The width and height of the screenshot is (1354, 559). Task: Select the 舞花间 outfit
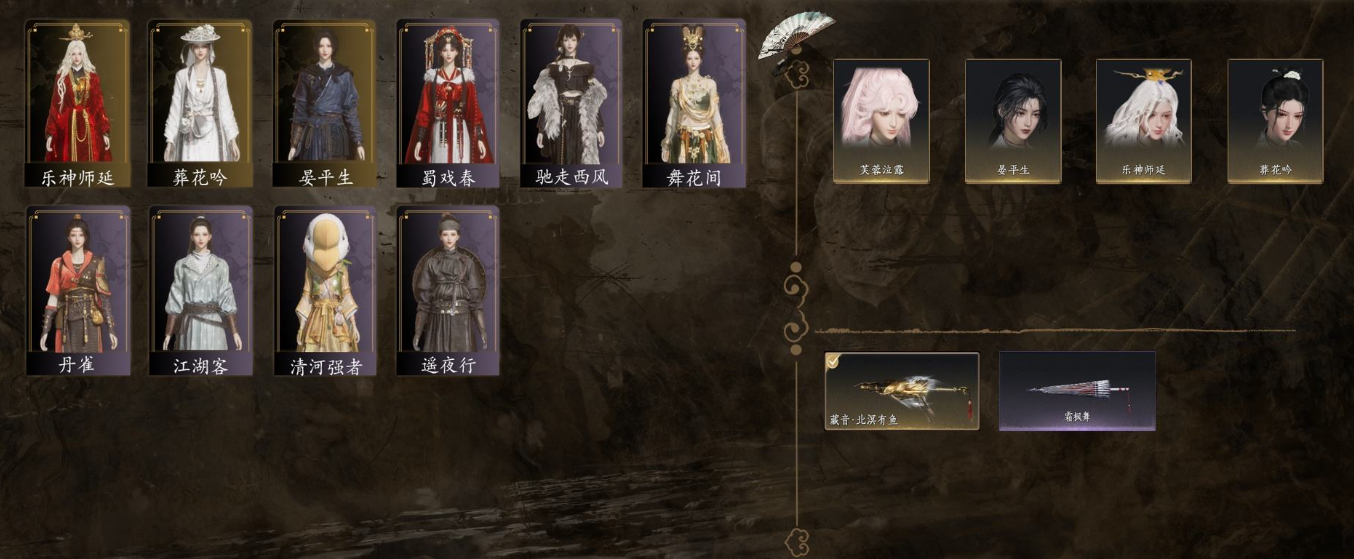point(694,103)
